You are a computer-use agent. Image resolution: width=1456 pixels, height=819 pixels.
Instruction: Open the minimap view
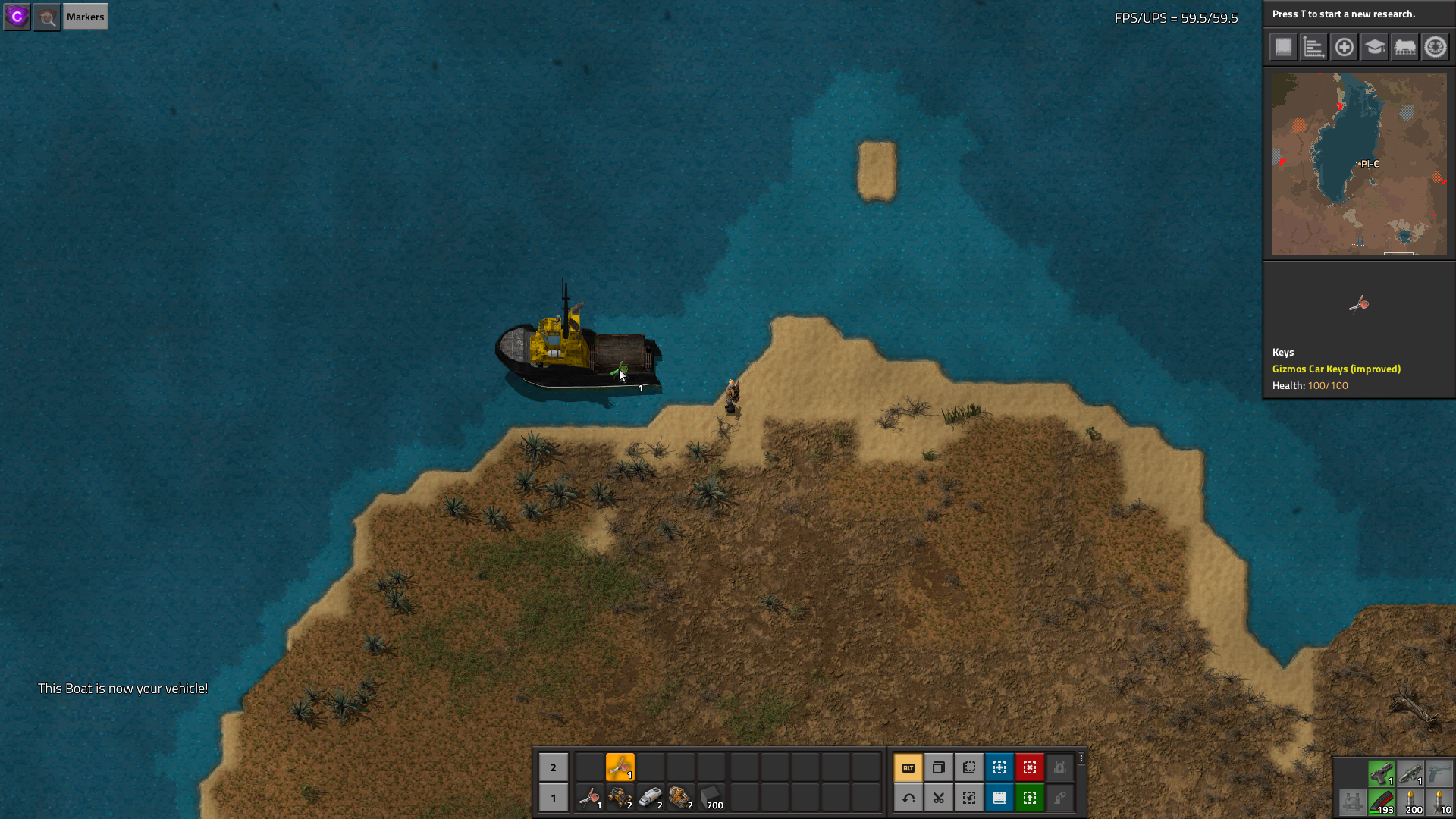(x=1359, y=163)
